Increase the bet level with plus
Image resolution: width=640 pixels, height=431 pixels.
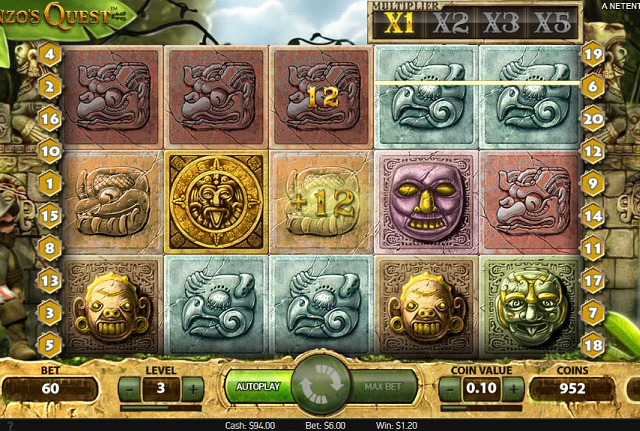[193, 388]
